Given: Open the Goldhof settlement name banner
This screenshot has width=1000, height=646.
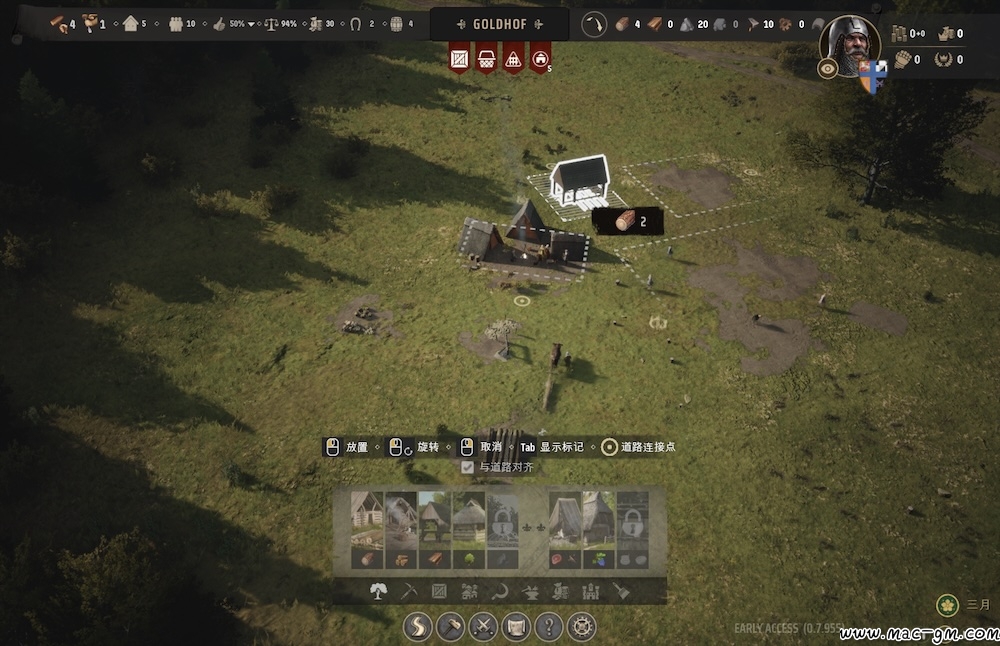Looking at the screenshot, I should (x=499, y=24).
